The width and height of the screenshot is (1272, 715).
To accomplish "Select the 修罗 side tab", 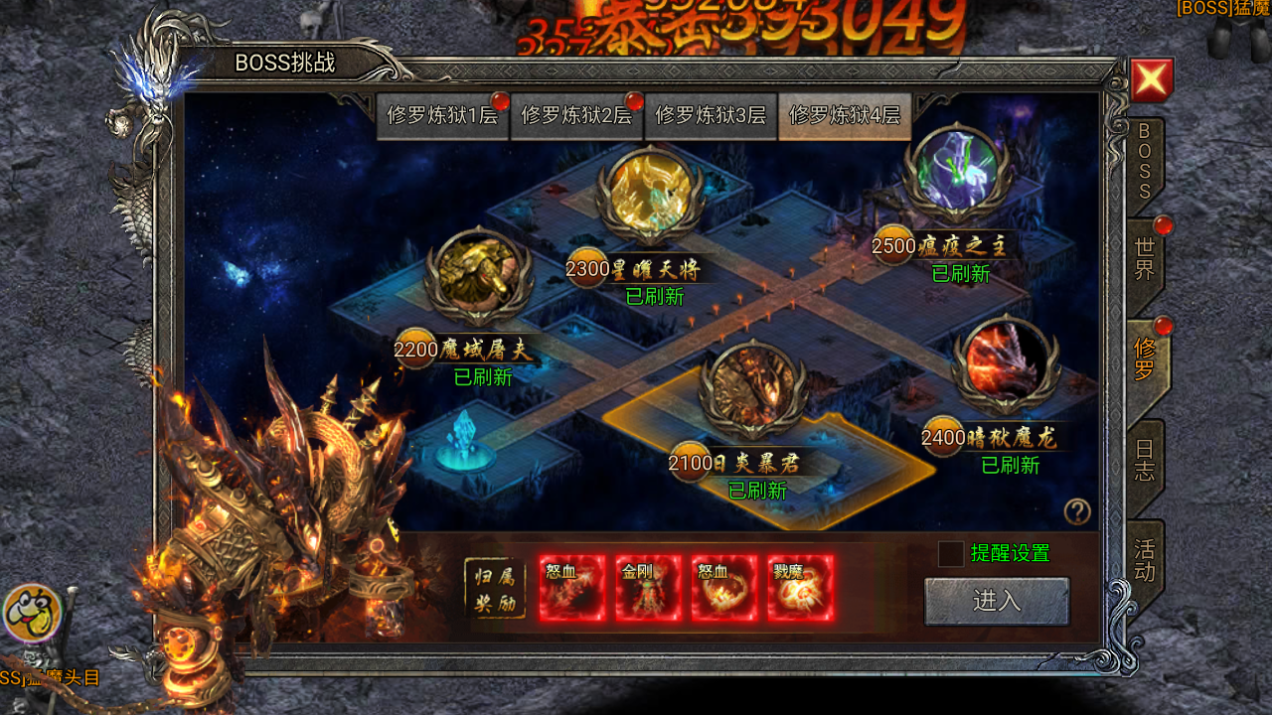I will coord(1144,360).
